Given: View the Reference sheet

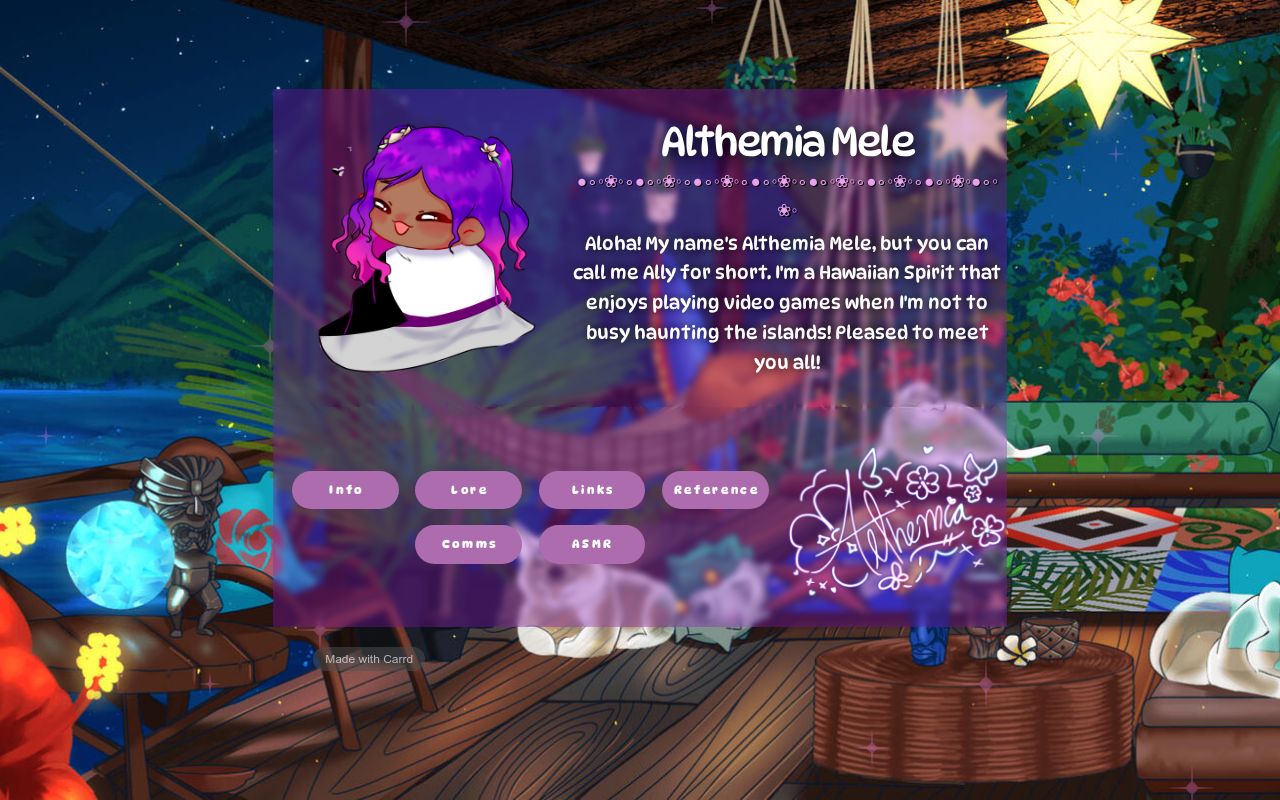Looking at the screenshot, I should click(715, 490).
